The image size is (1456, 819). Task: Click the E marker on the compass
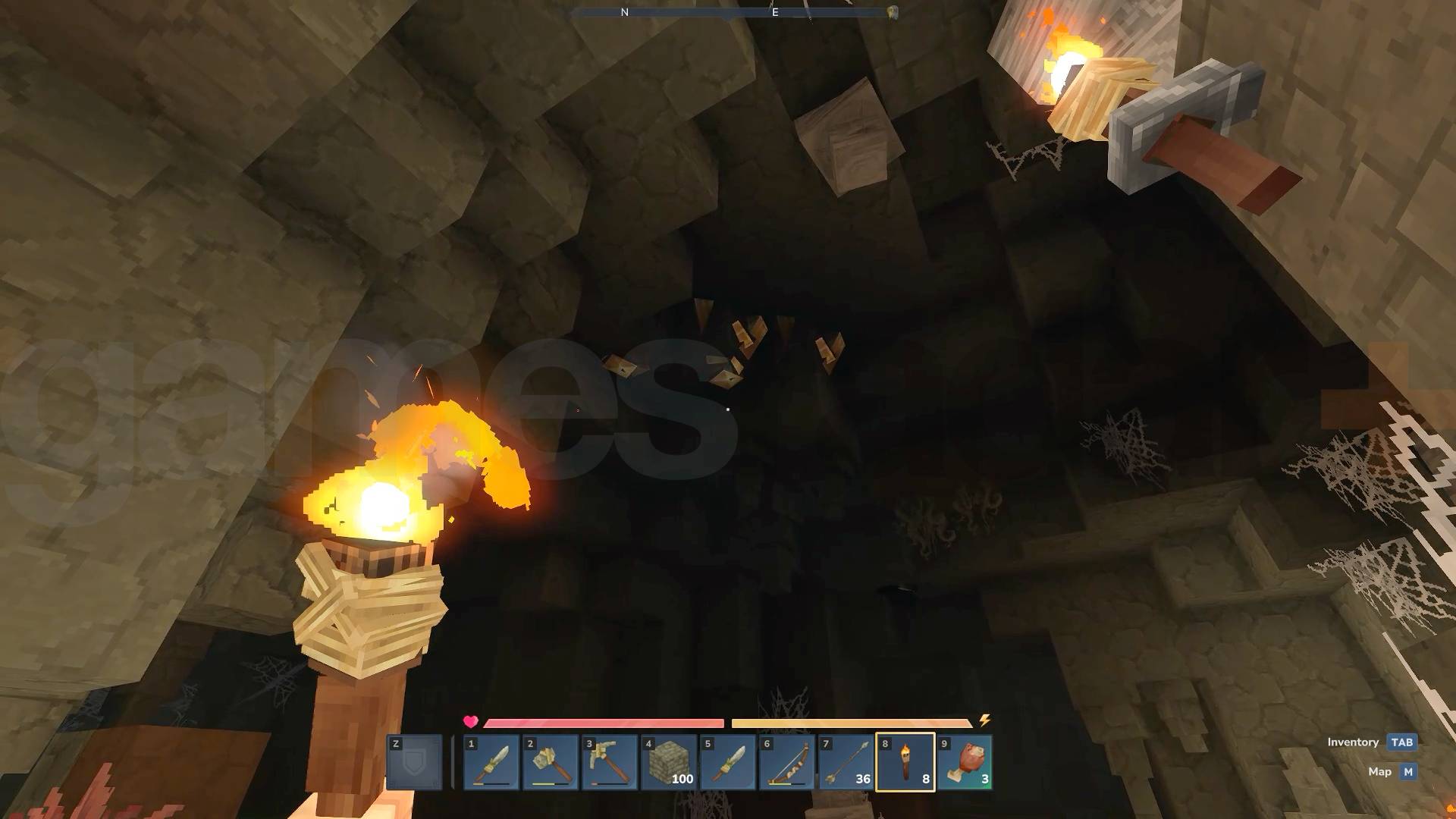(773, 13)
